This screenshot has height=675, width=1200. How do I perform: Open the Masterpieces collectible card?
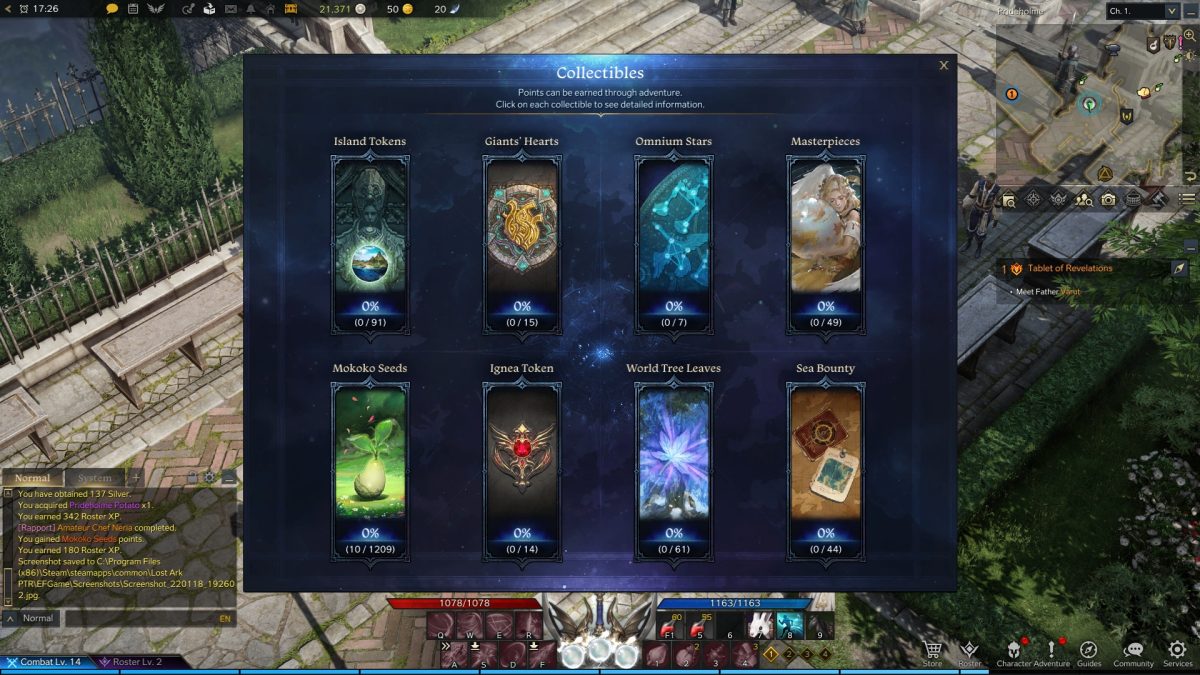(x=826, y=245)
